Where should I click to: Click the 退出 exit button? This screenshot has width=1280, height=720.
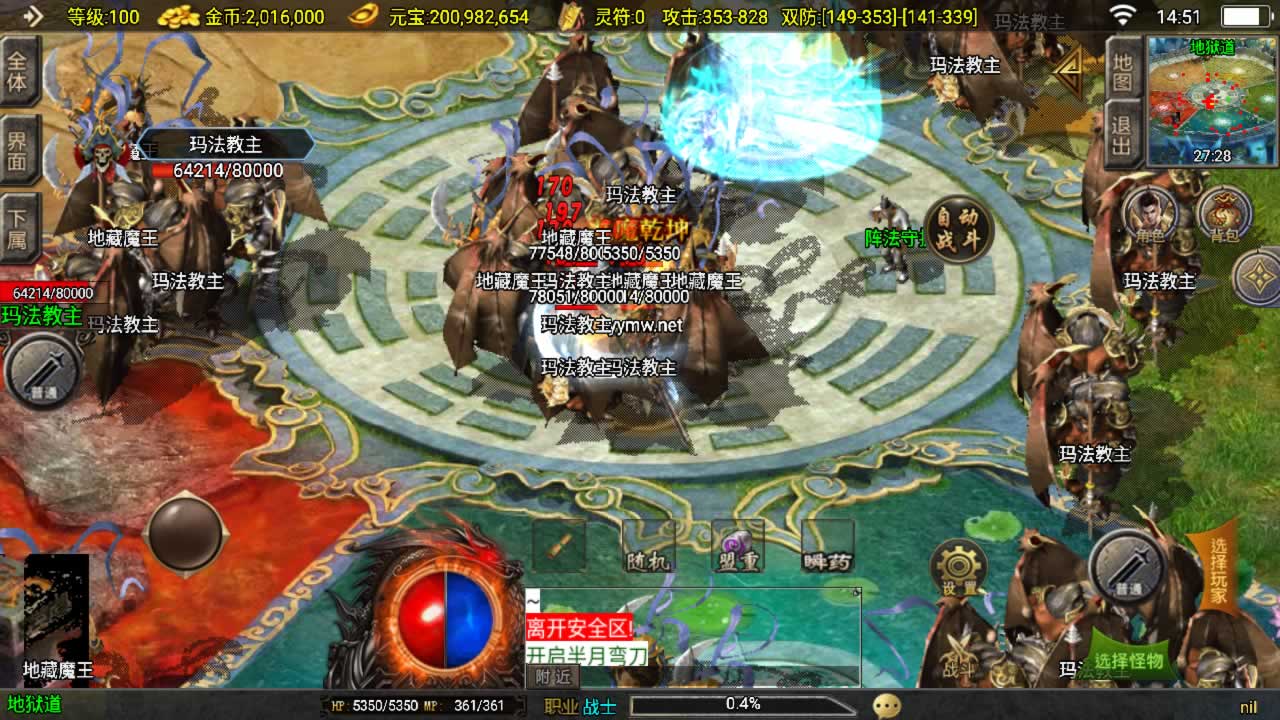[1124, 135]
